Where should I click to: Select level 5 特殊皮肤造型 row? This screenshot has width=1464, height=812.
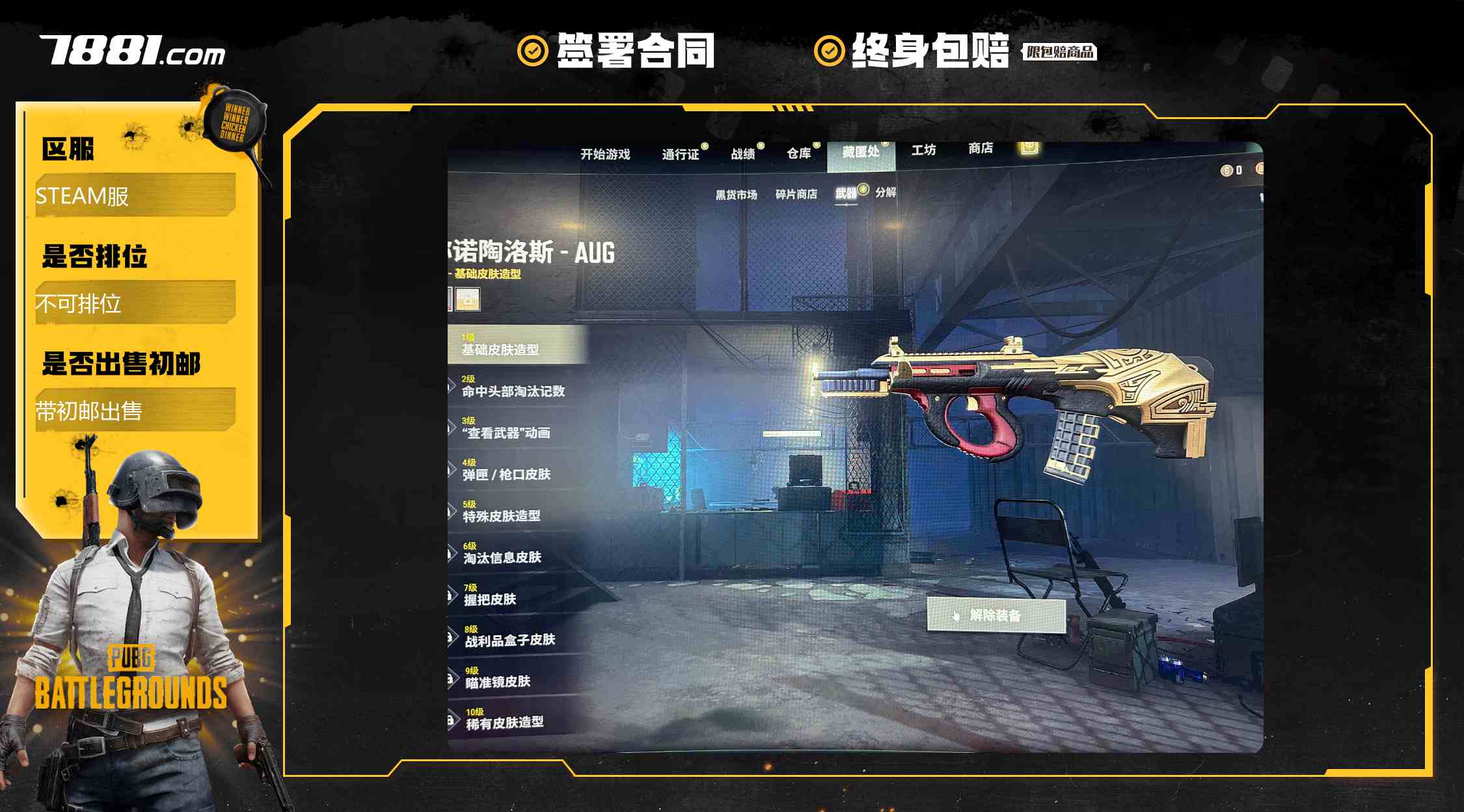click(x=502, y=512)
